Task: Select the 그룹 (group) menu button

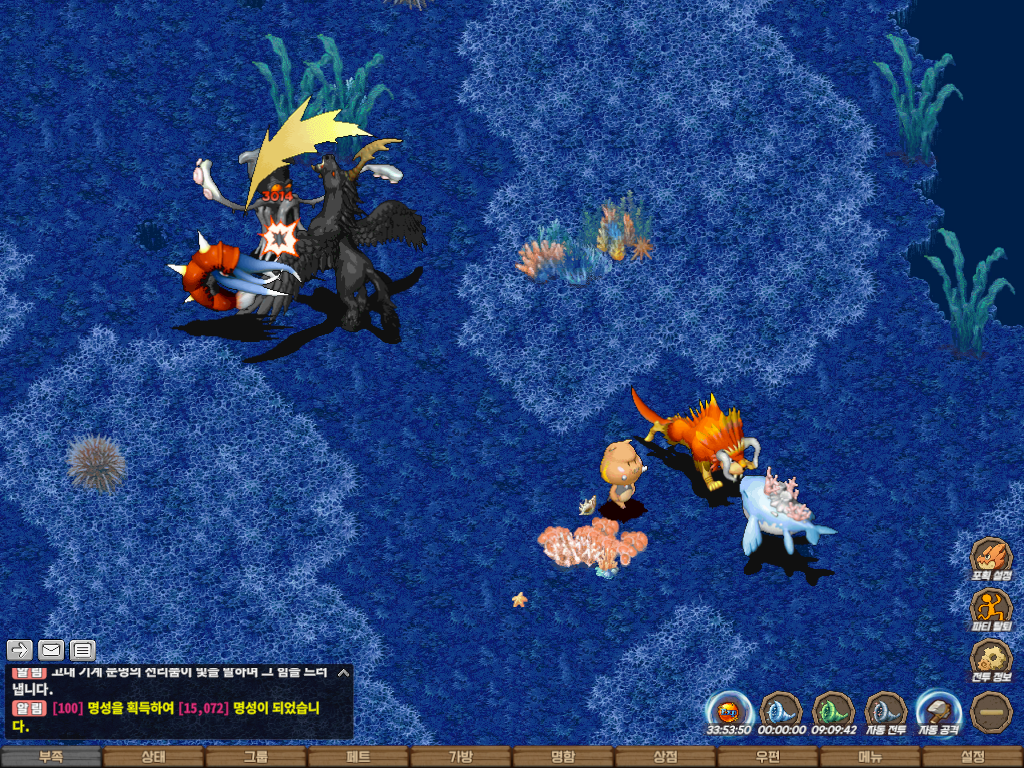Action: pos(256,757)
